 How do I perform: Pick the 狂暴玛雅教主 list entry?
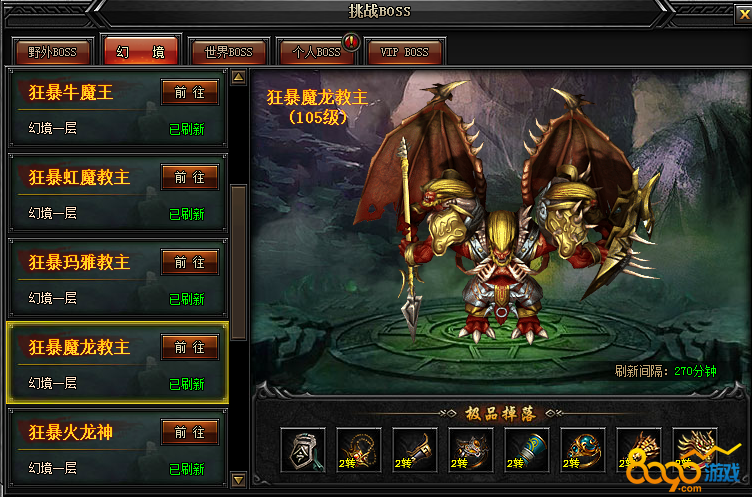pyautogui.click(x=79, y=263)
